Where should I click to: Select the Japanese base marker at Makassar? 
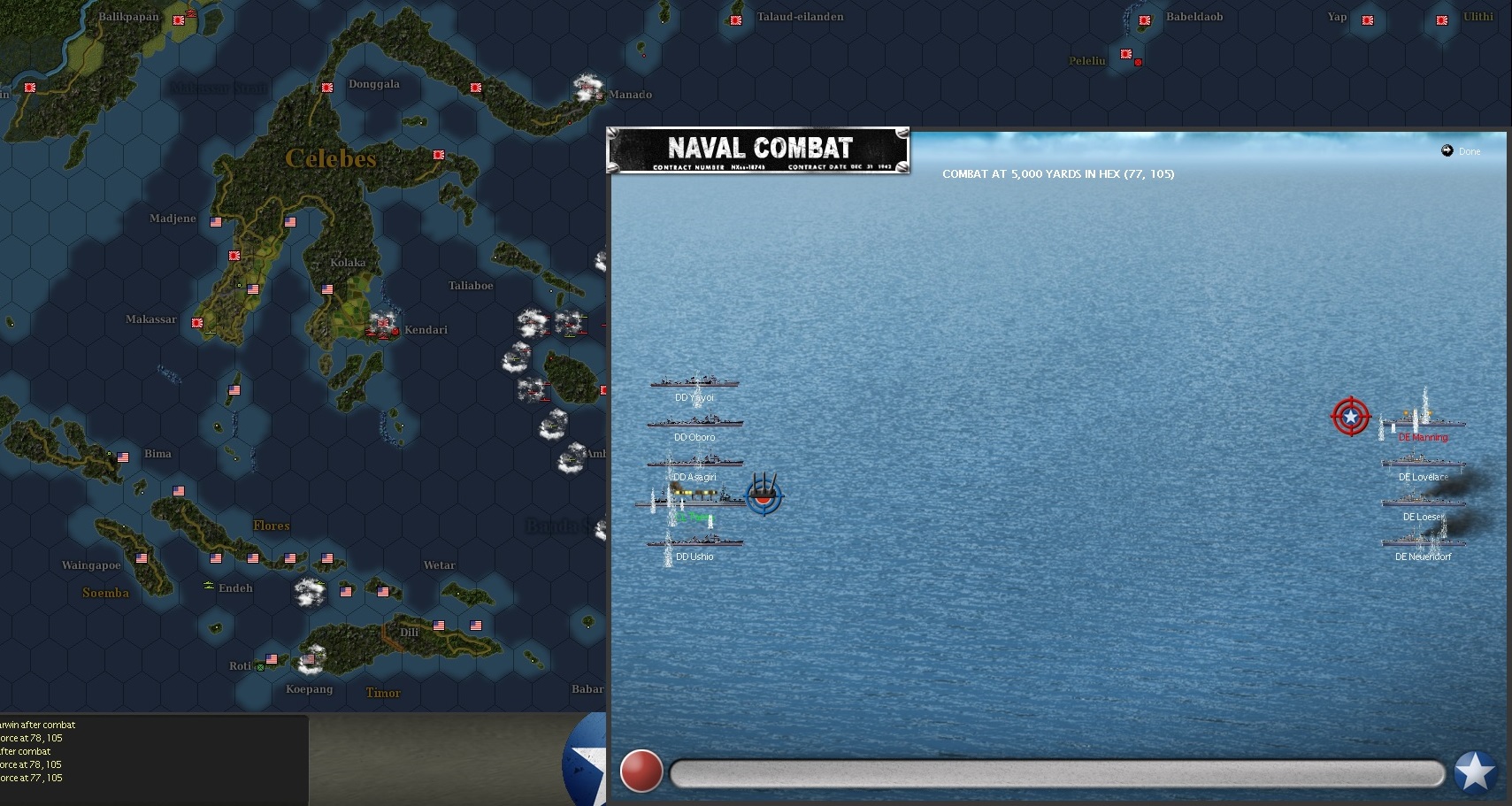point(197,324)
